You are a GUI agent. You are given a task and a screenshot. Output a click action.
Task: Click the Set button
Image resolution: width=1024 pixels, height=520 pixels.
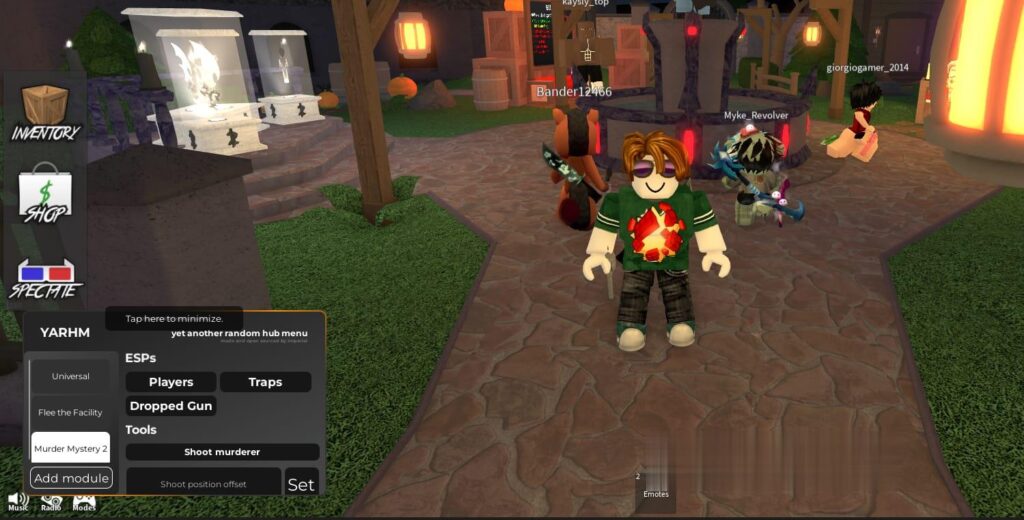[x=301, y=484]
